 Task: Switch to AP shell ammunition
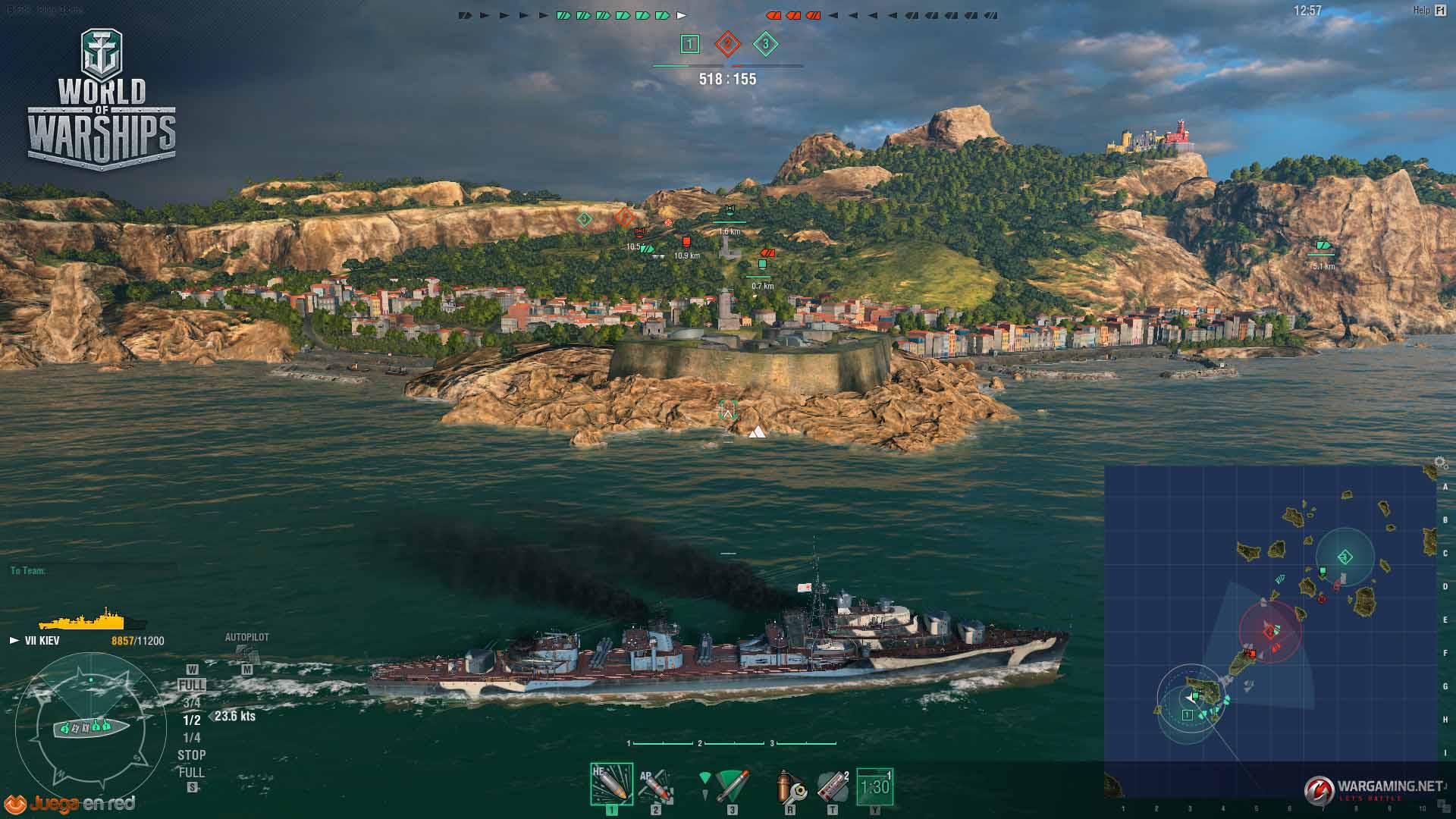(655, 786)
